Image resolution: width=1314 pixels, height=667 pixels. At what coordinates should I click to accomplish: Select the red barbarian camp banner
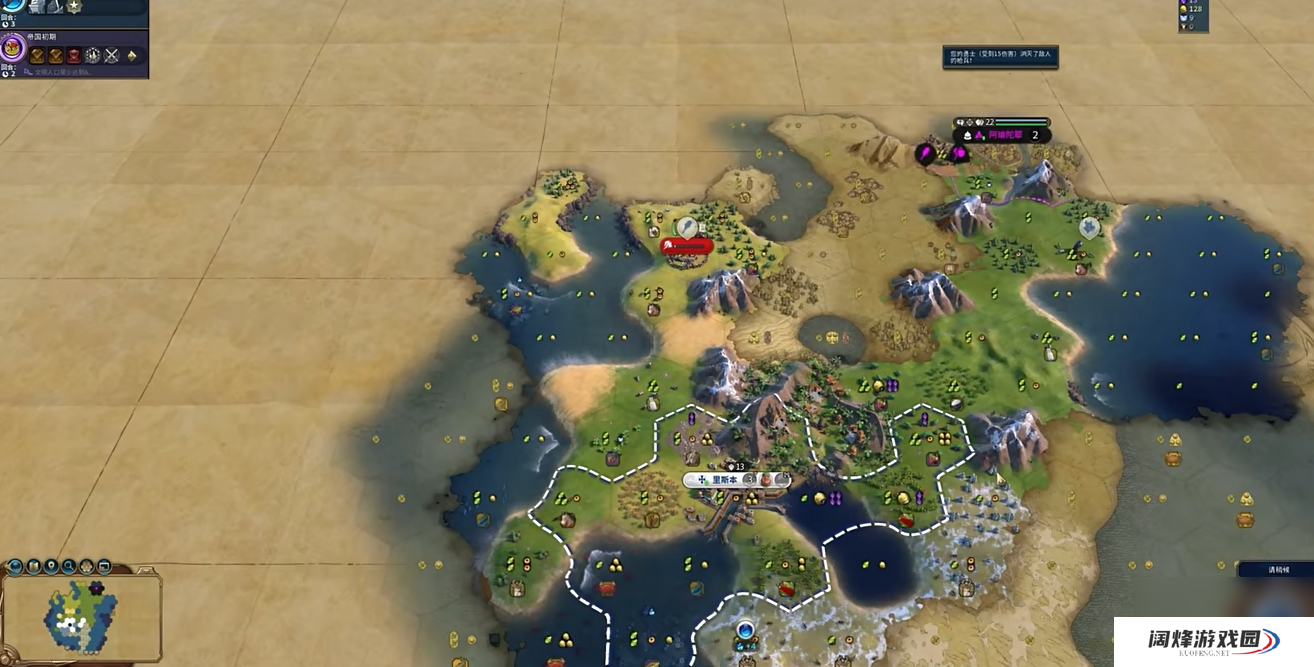tap(687, 245)
